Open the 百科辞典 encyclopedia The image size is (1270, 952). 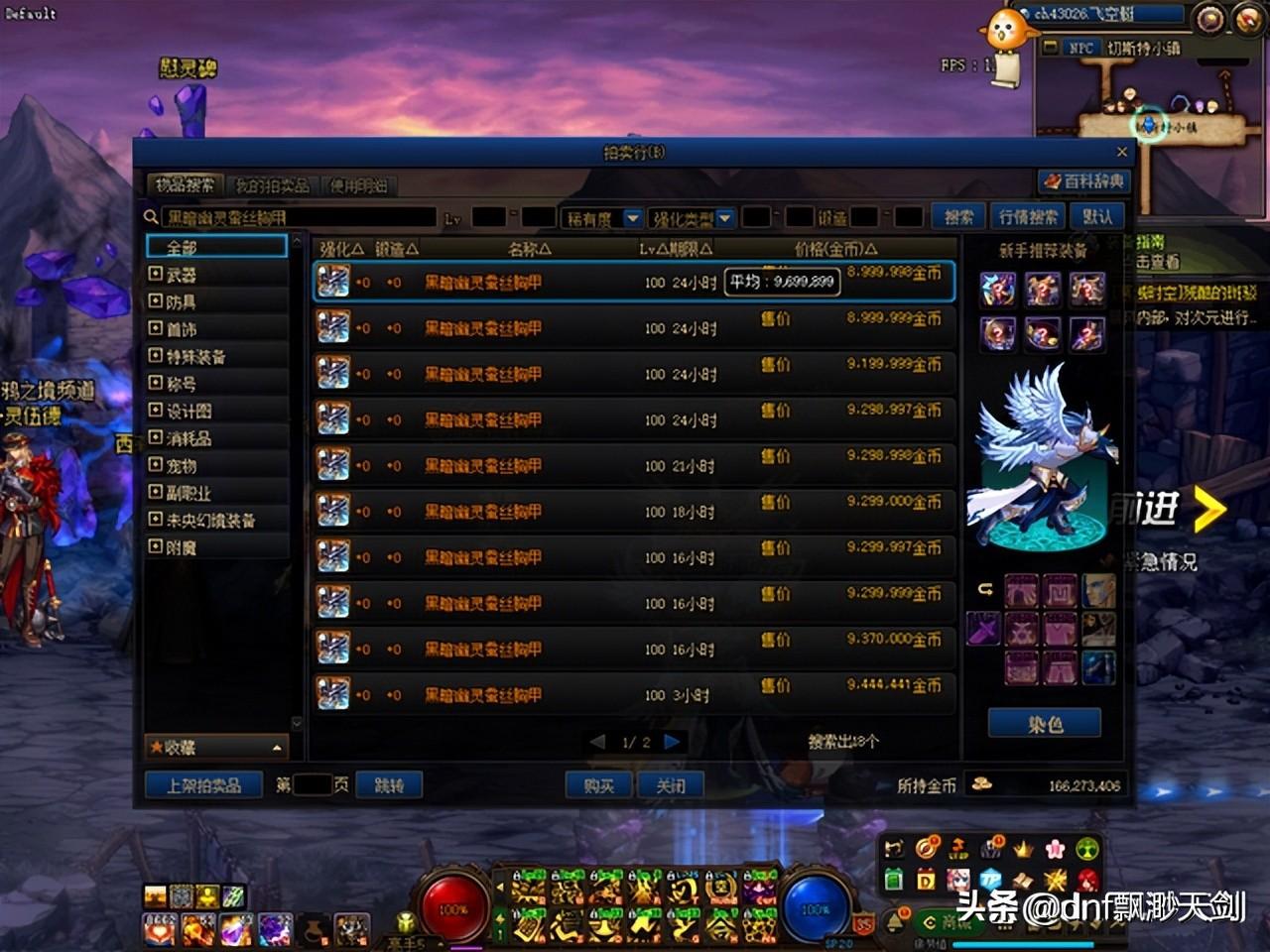tap(1083, 181)
